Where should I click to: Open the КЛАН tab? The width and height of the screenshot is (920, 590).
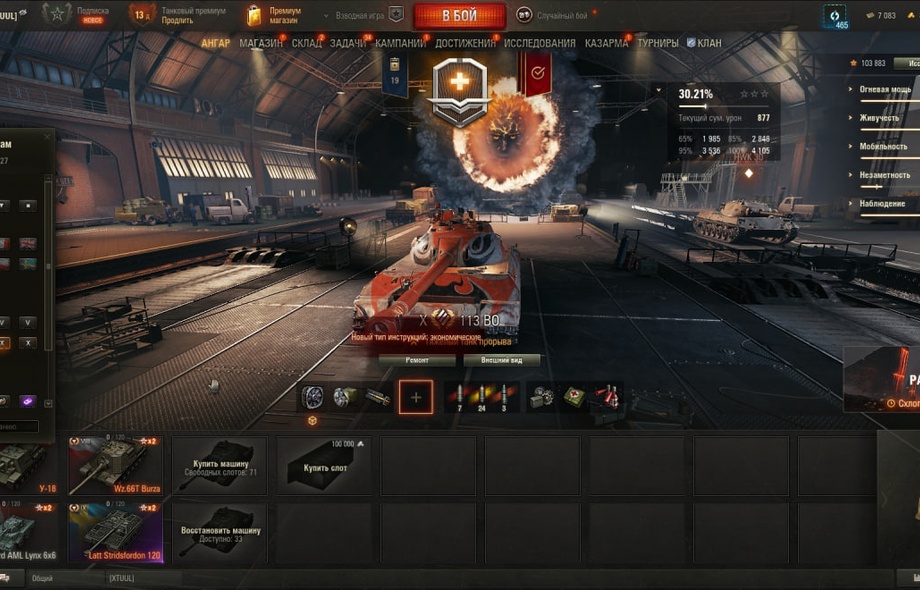(x=704, y=43)
